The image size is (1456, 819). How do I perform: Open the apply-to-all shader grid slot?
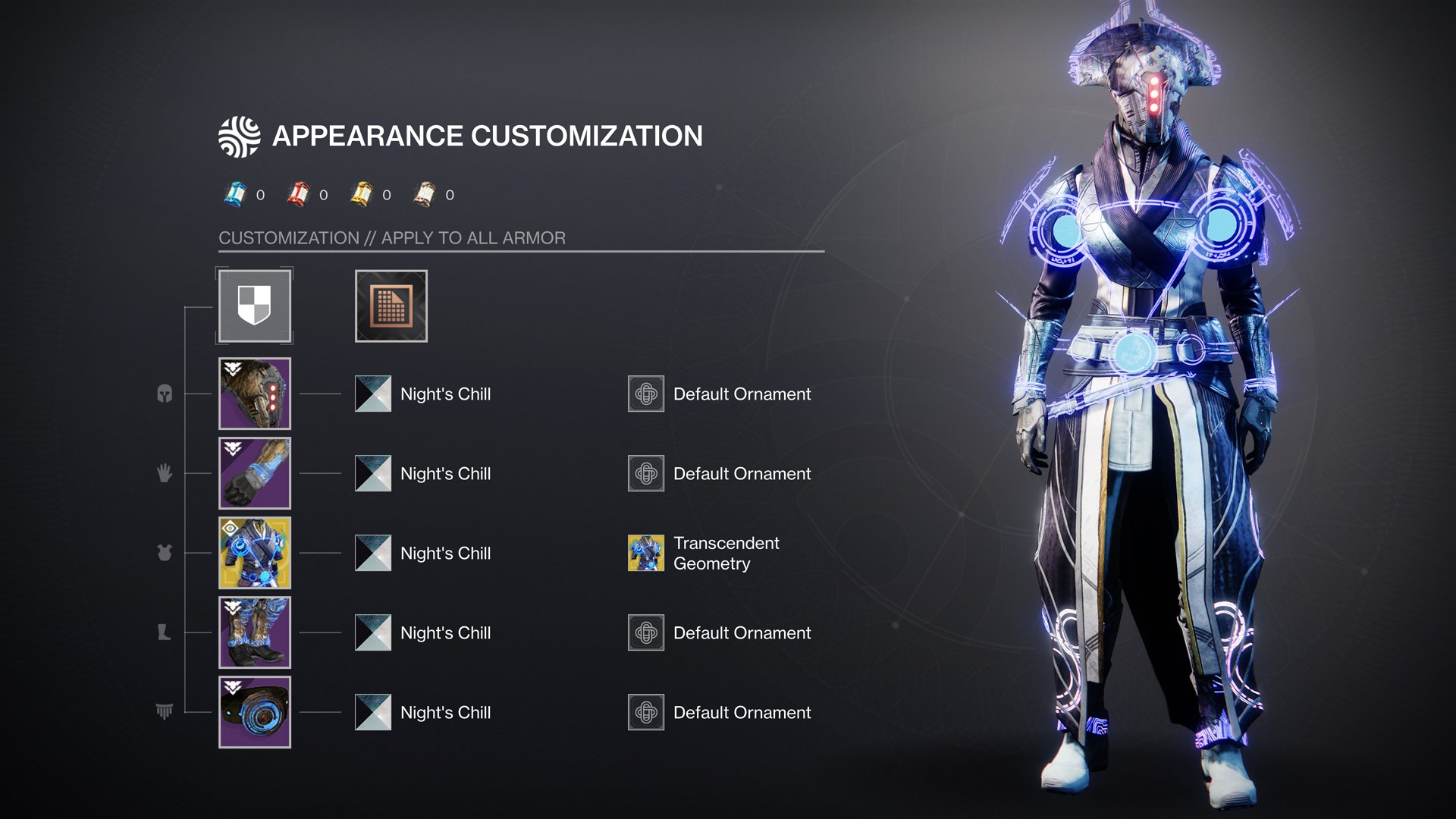coord(391,306)
